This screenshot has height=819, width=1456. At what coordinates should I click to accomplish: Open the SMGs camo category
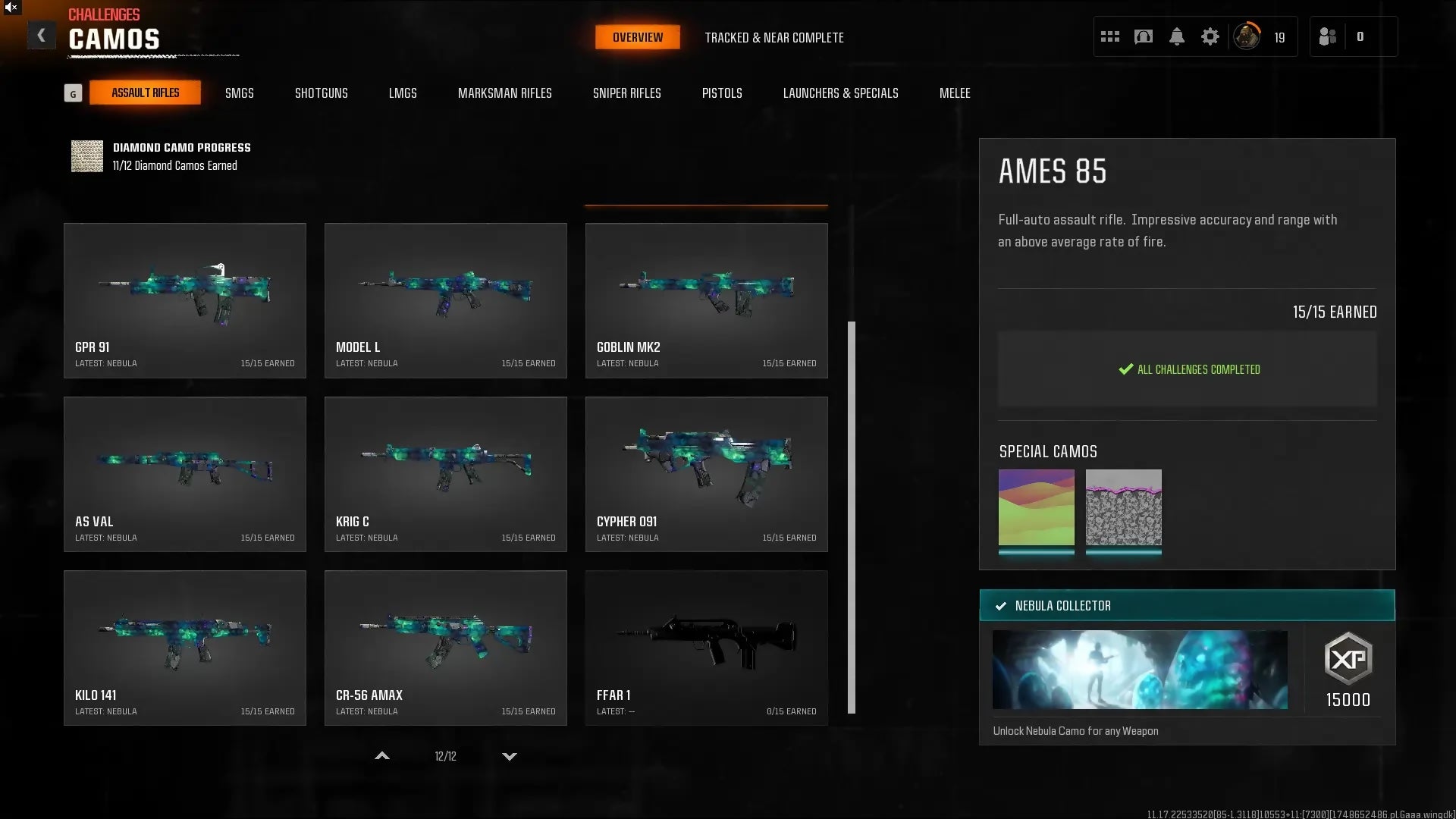point(239,93)
